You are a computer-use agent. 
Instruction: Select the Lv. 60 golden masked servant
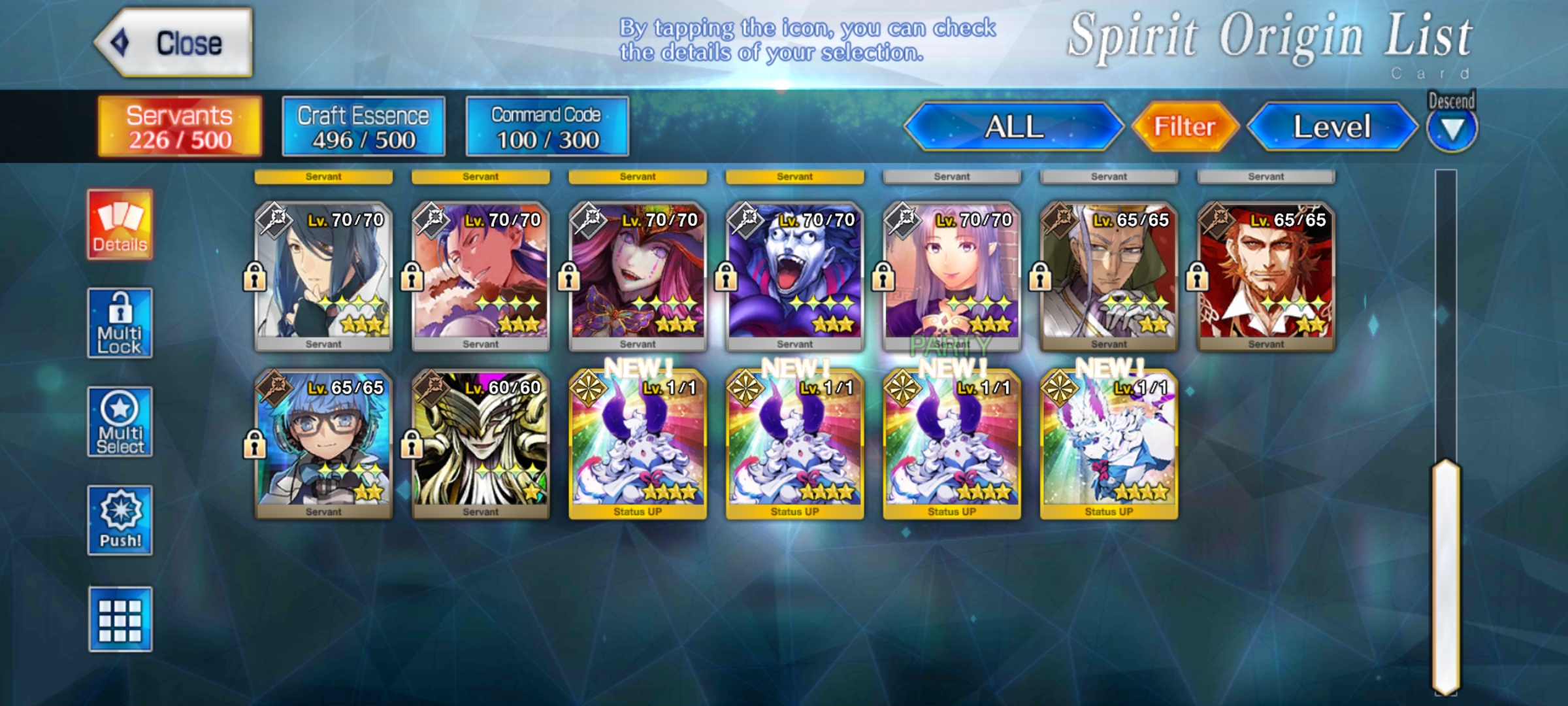coord(481,443)
